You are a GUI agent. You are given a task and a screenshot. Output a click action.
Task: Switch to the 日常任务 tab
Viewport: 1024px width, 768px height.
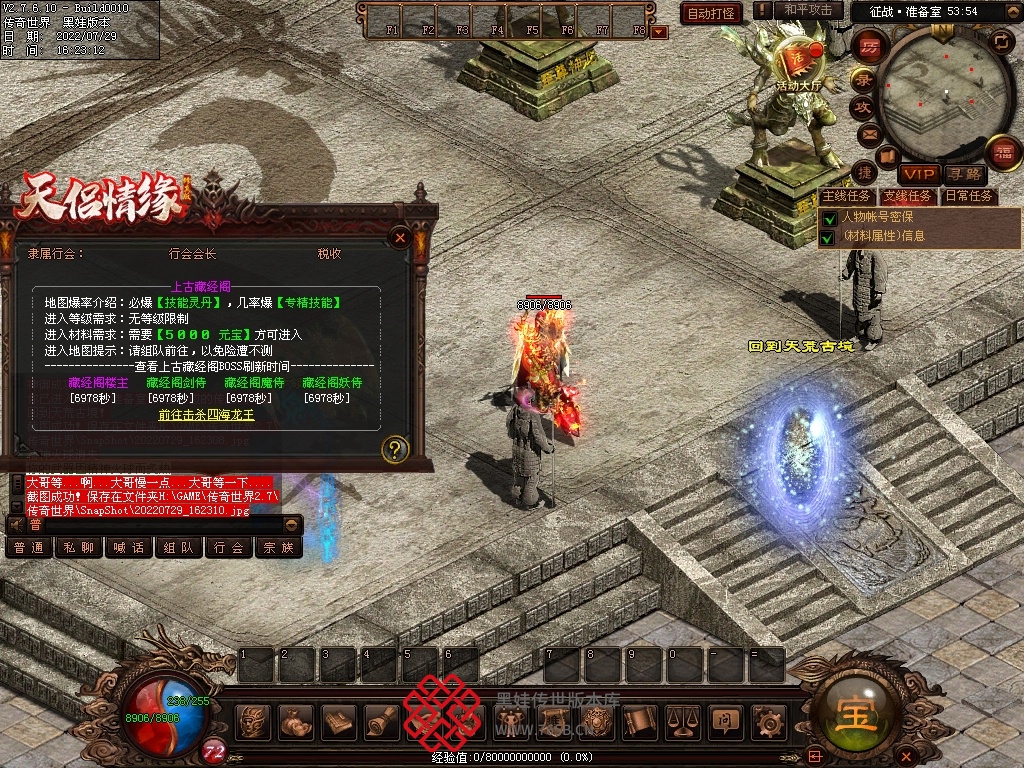pyautogui.click(x=969, y=196)
